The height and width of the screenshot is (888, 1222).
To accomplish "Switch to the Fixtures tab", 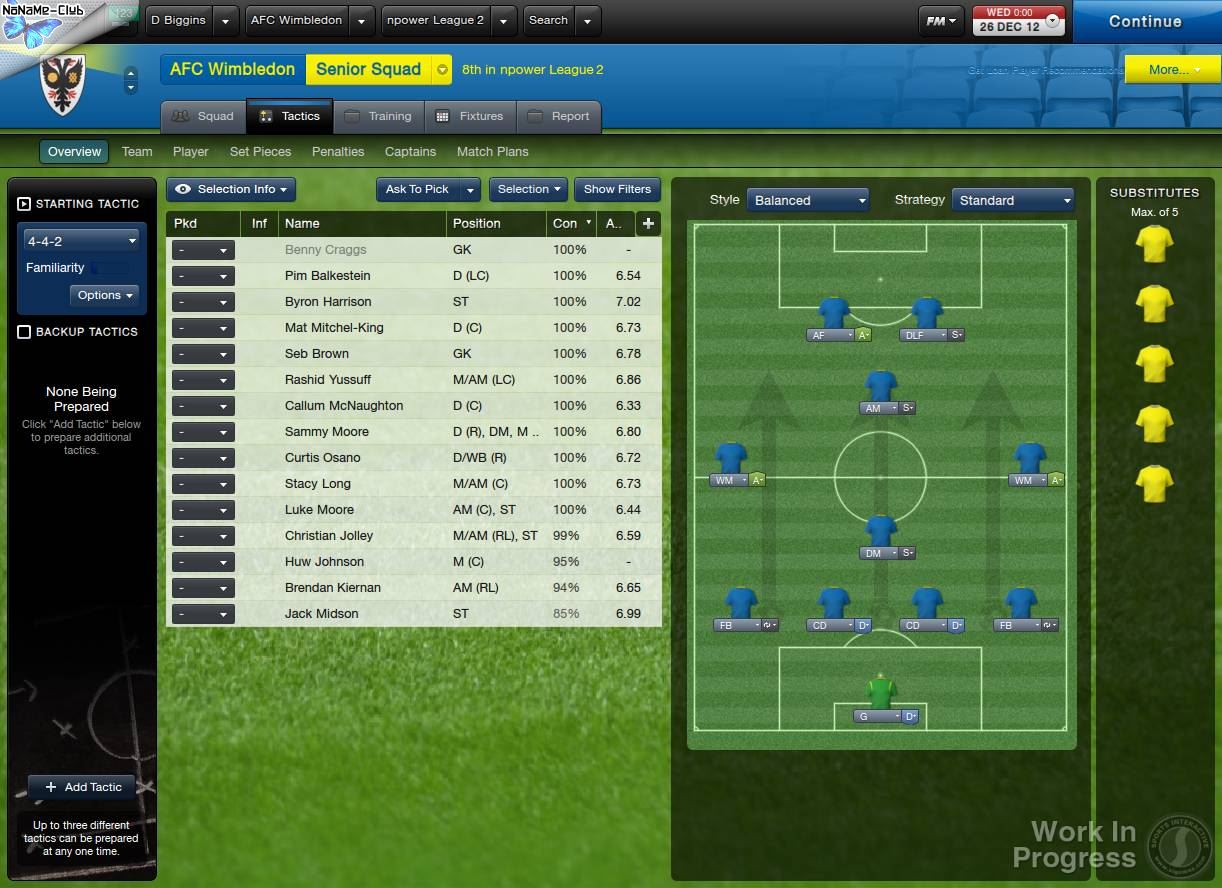I will (470, 116).
